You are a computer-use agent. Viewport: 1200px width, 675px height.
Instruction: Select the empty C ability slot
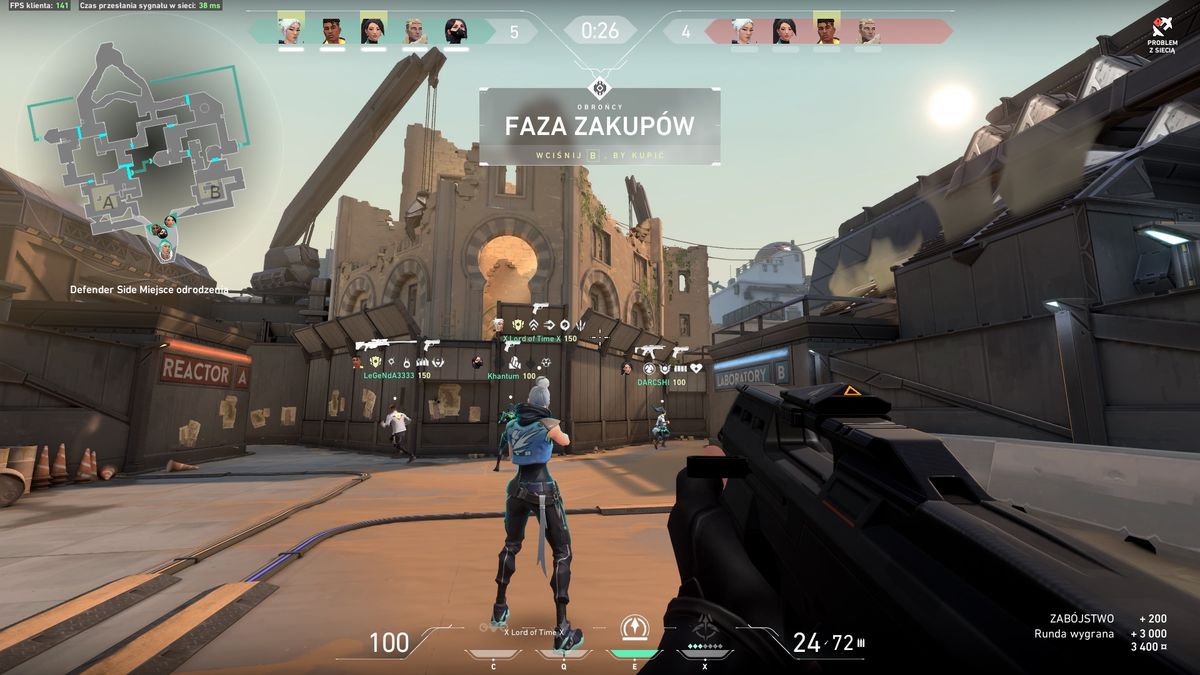(x=494, y=653)
